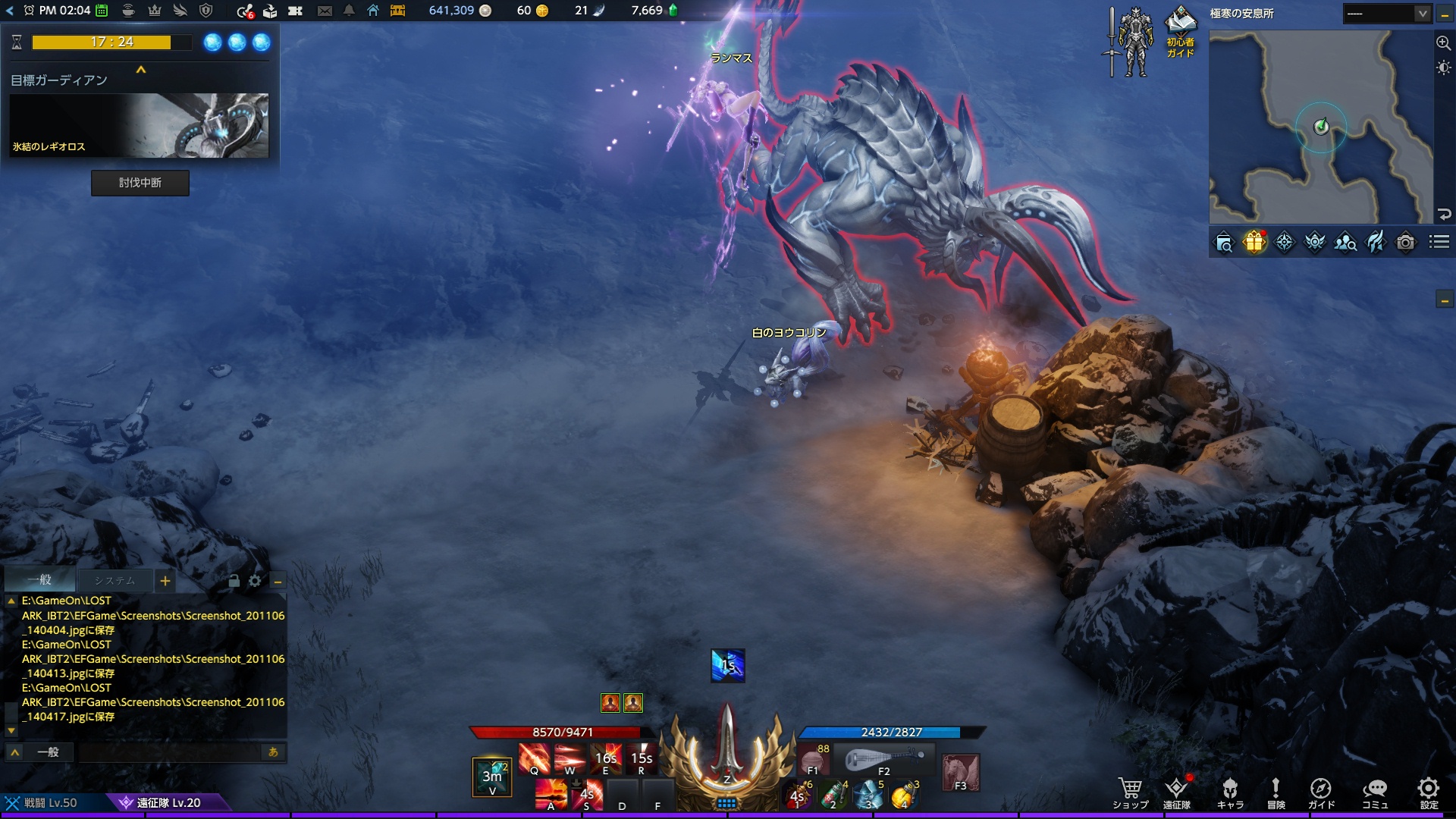Click the 討伐中断 abort hunt button

(140, 183)
